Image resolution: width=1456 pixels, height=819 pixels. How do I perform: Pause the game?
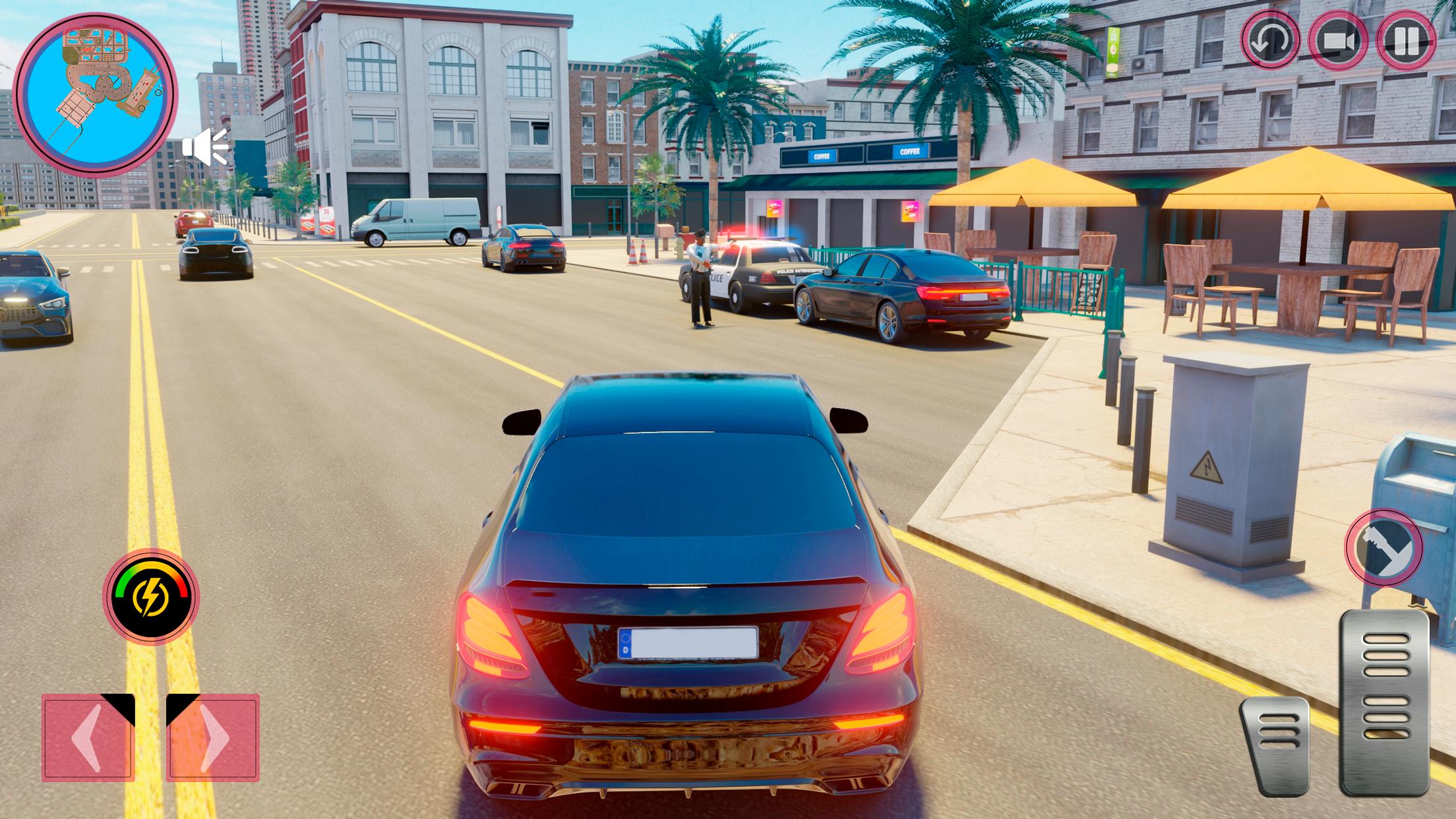[x=1407, y=41]
